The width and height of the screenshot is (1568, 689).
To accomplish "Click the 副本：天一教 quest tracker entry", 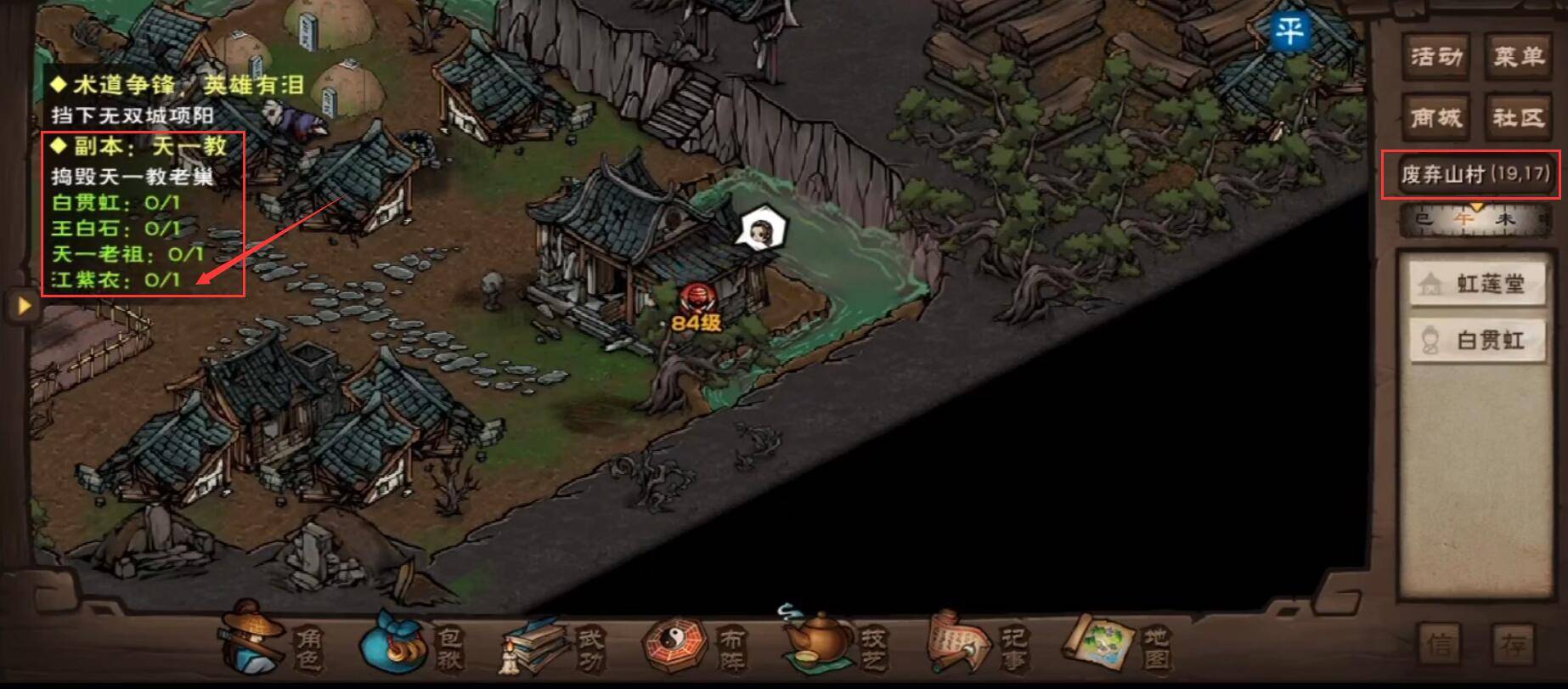I will pos(149,146).
